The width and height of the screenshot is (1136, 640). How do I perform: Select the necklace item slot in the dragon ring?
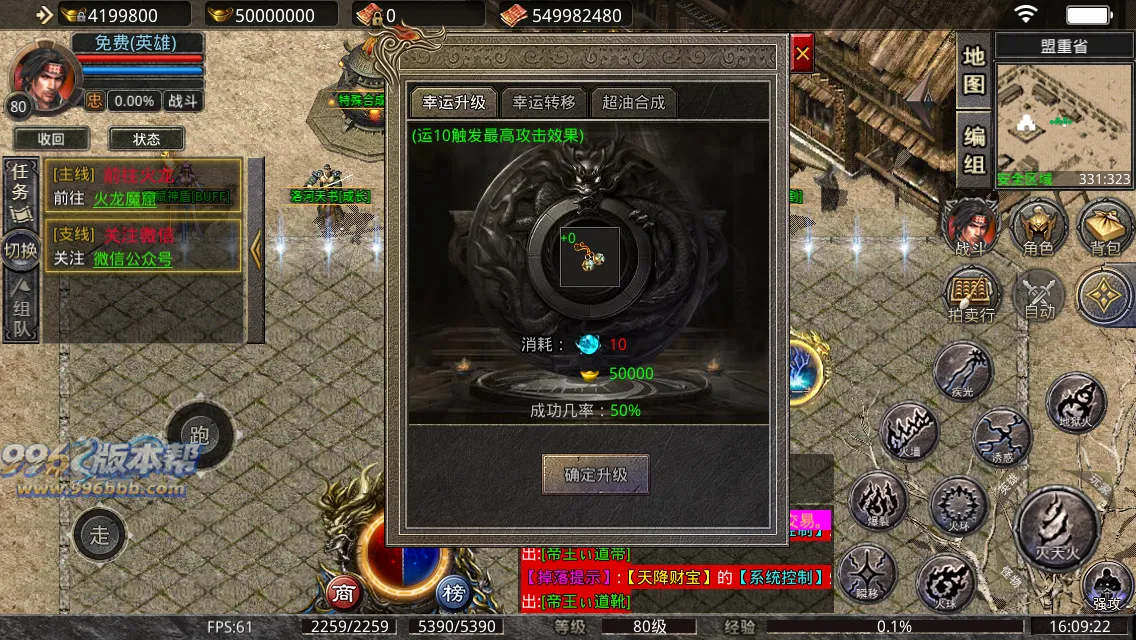[x=589, y=257]
